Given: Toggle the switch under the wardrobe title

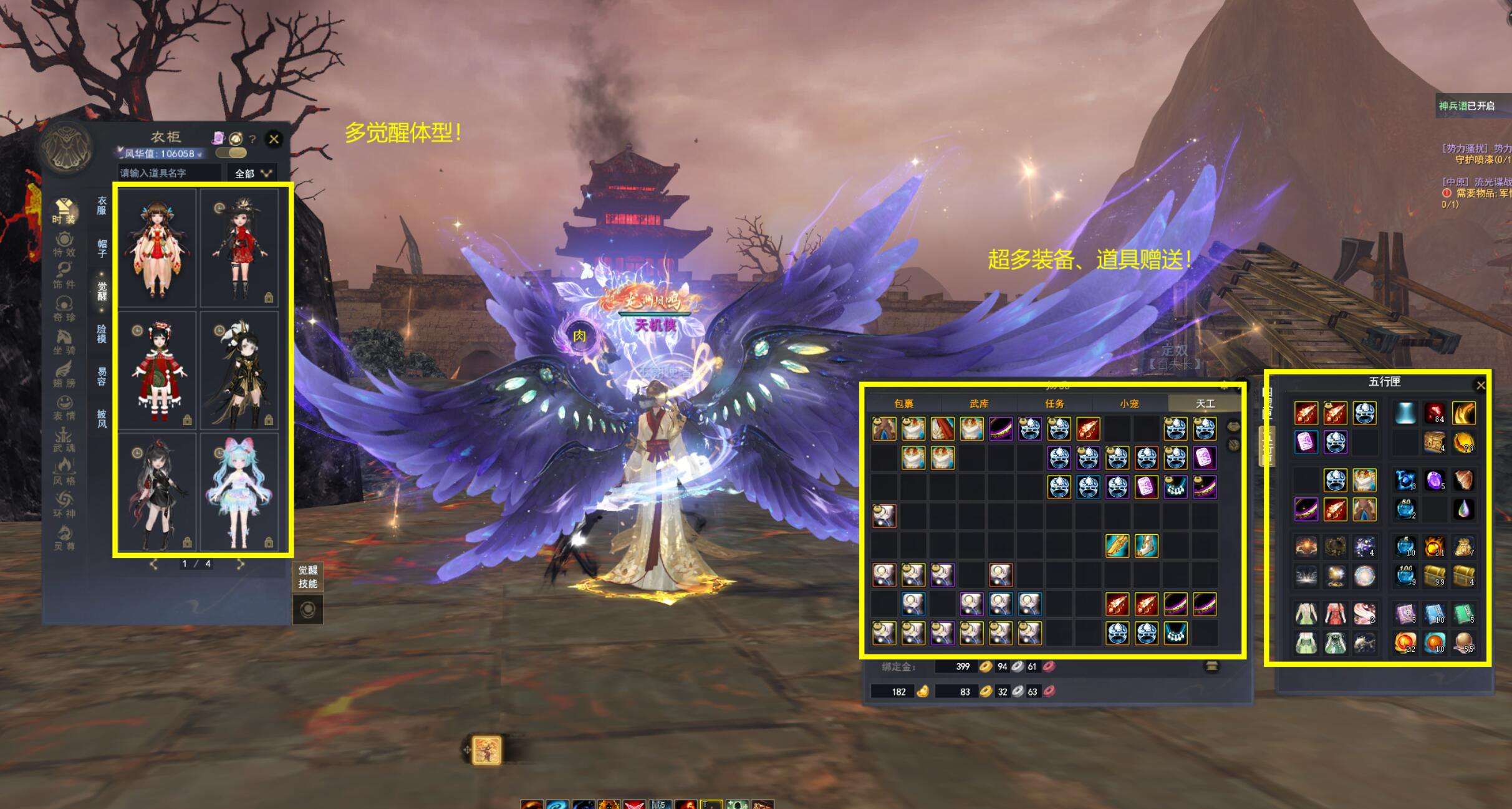Looking at the screenshot, I should [231, 153].
